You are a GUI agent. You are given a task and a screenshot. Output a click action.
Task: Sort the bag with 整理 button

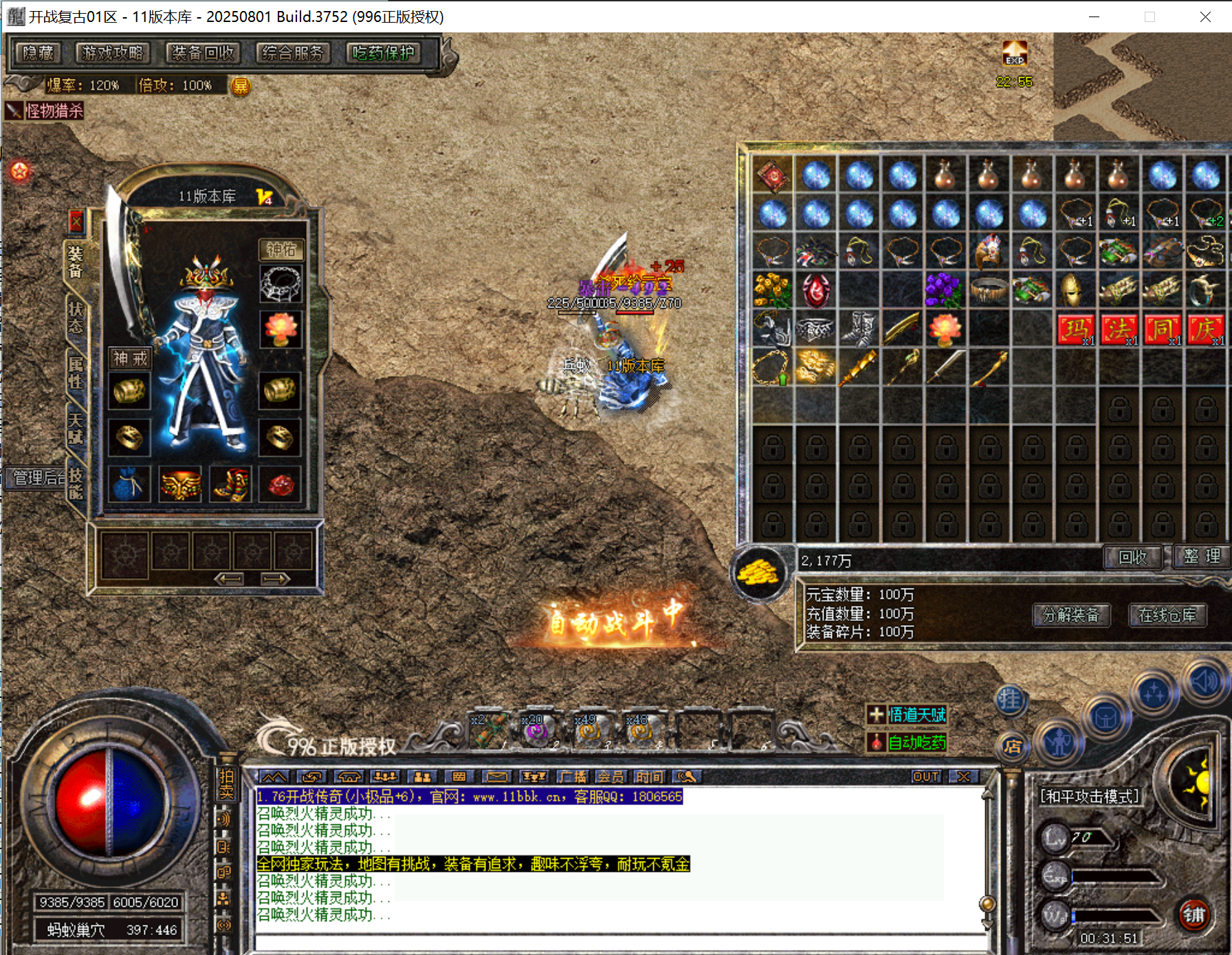click(x=1202, y=556)
